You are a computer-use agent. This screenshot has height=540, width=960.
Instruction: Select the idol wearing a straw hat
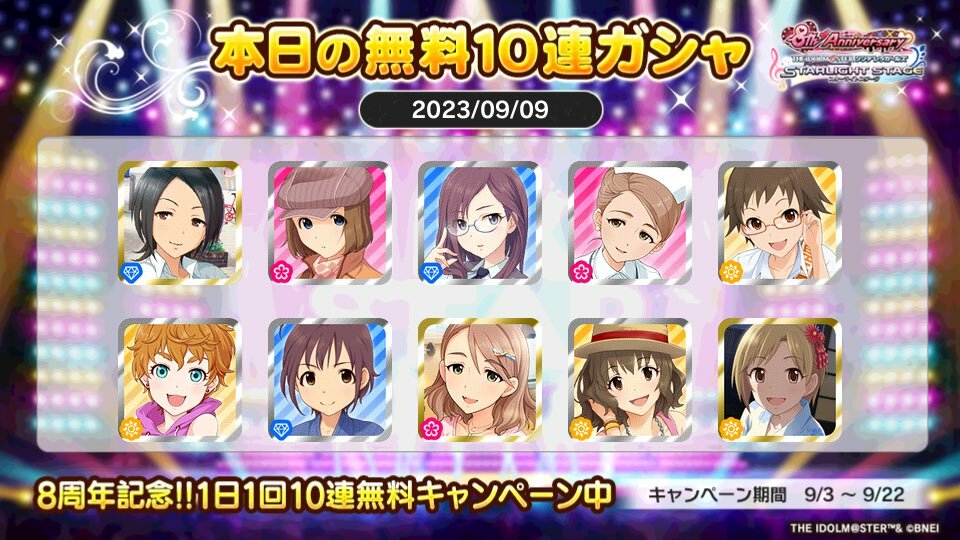[x=629, y=380]
